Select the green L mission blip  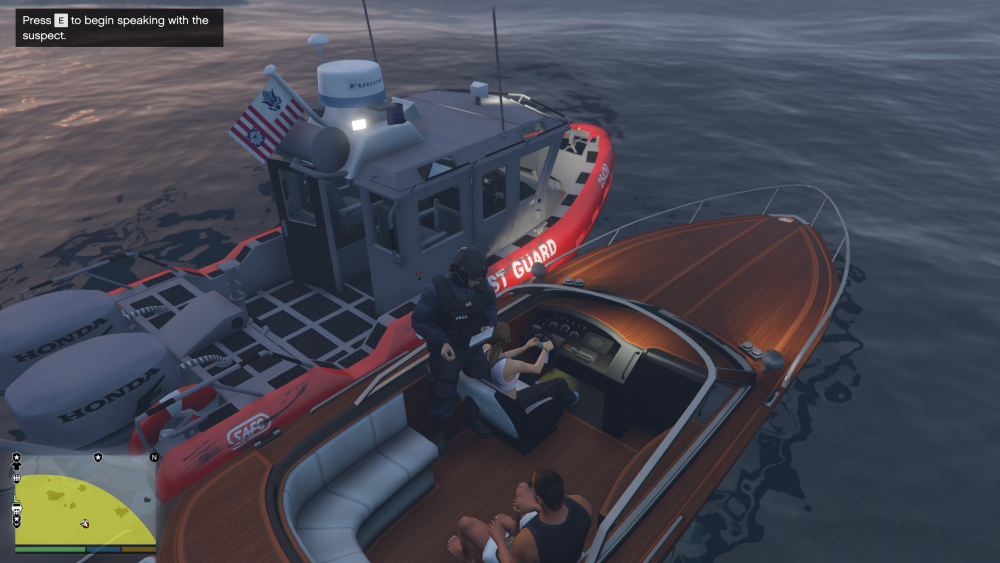(16, 495)
